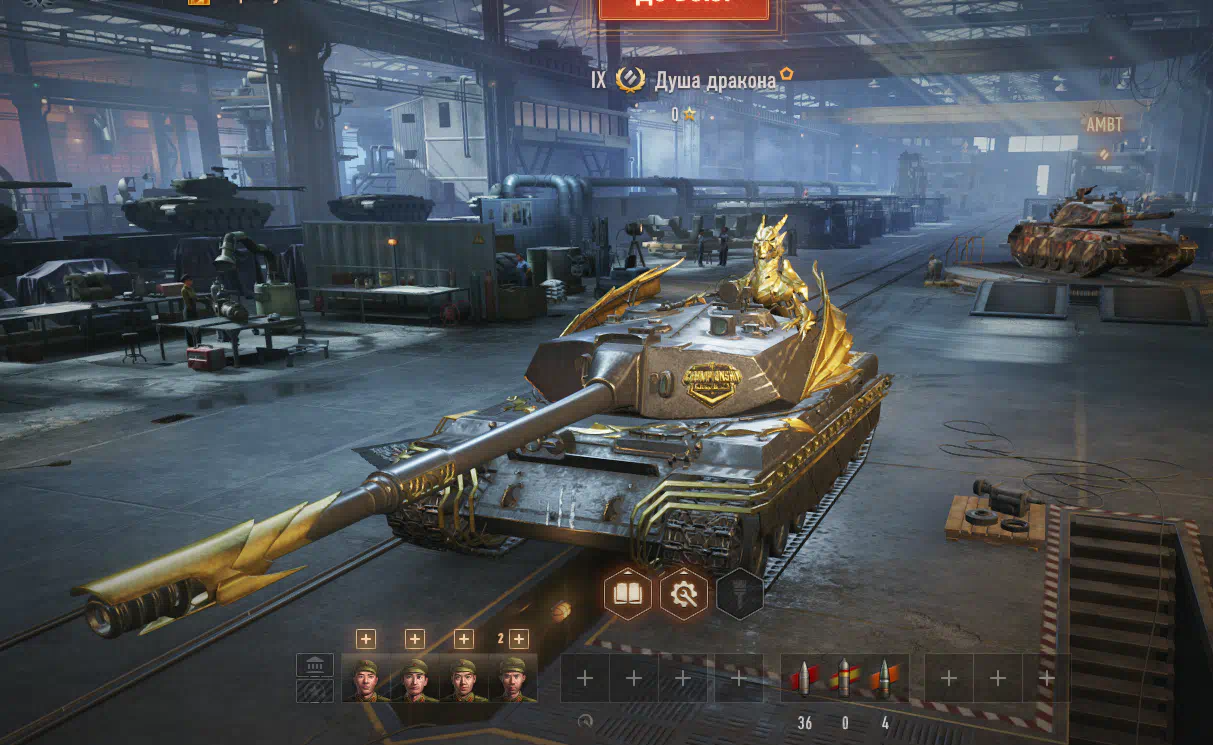Image resolution: width=1213 pixels, height=745 pixels.
Task: Click the plus badge marked with 2
Action: click(x=517, y=639)
